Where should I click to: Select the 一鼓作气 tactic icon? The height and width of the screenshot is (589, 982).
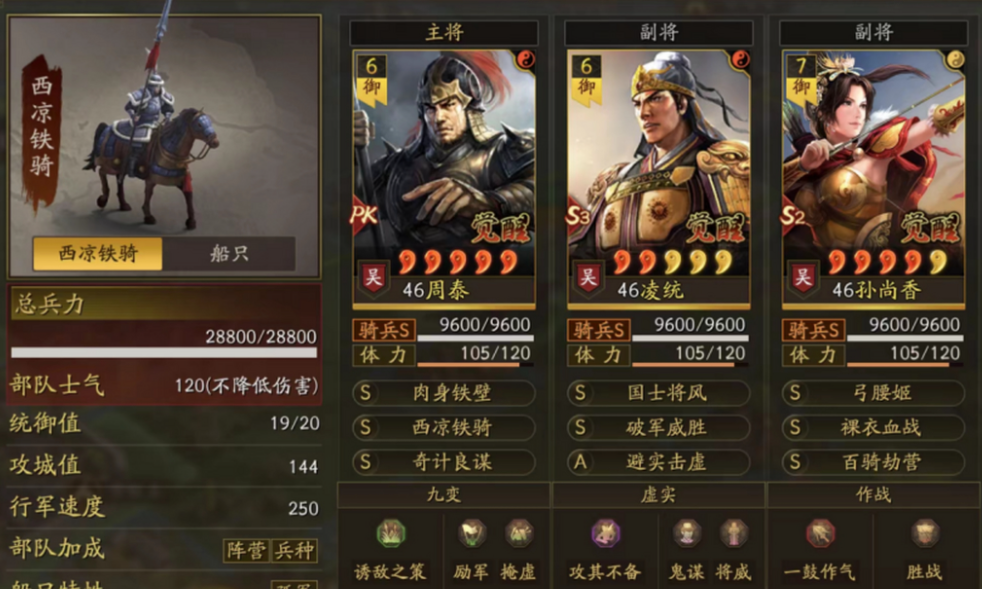[821, 535]
